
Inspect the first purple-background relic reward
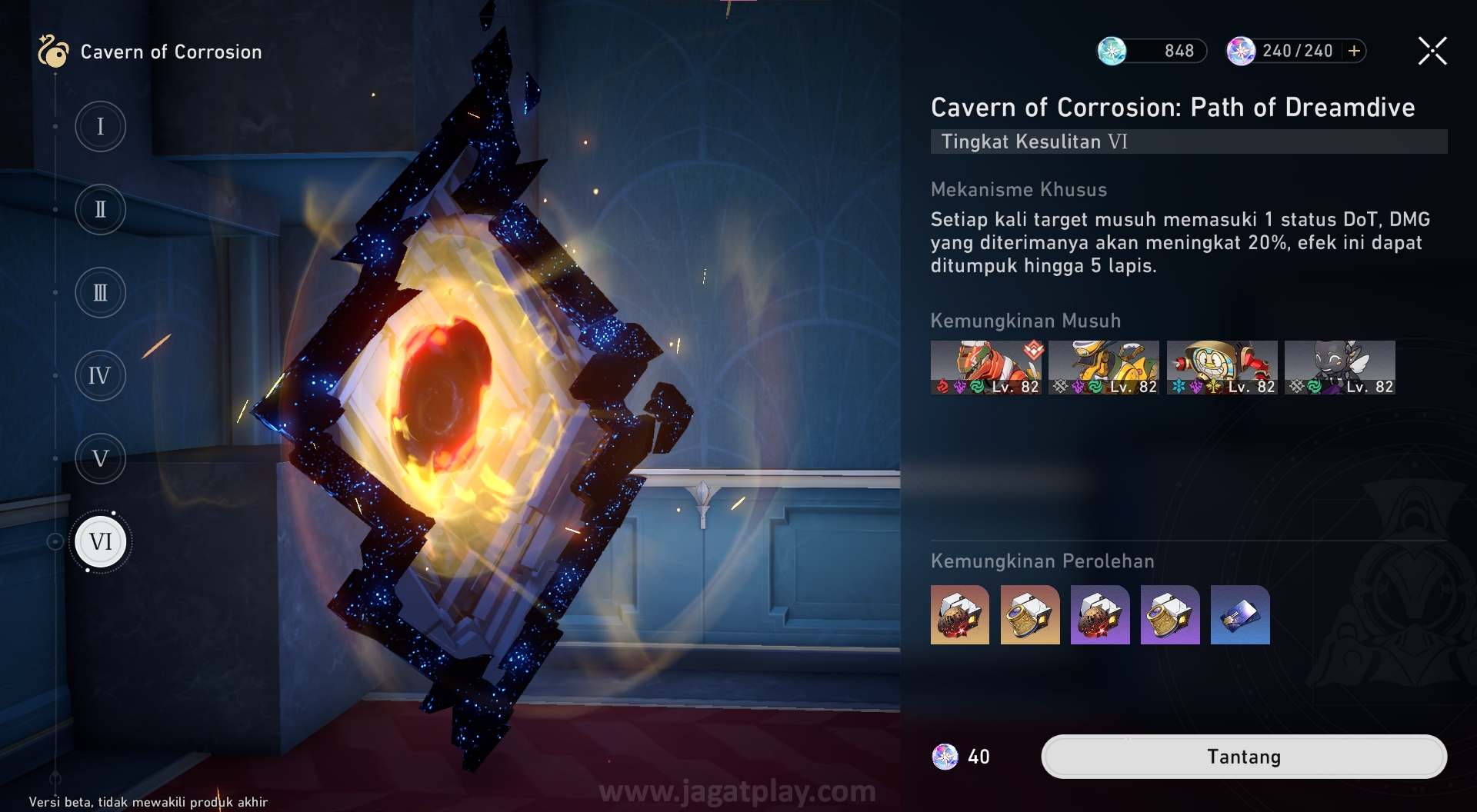[1100, 614]
